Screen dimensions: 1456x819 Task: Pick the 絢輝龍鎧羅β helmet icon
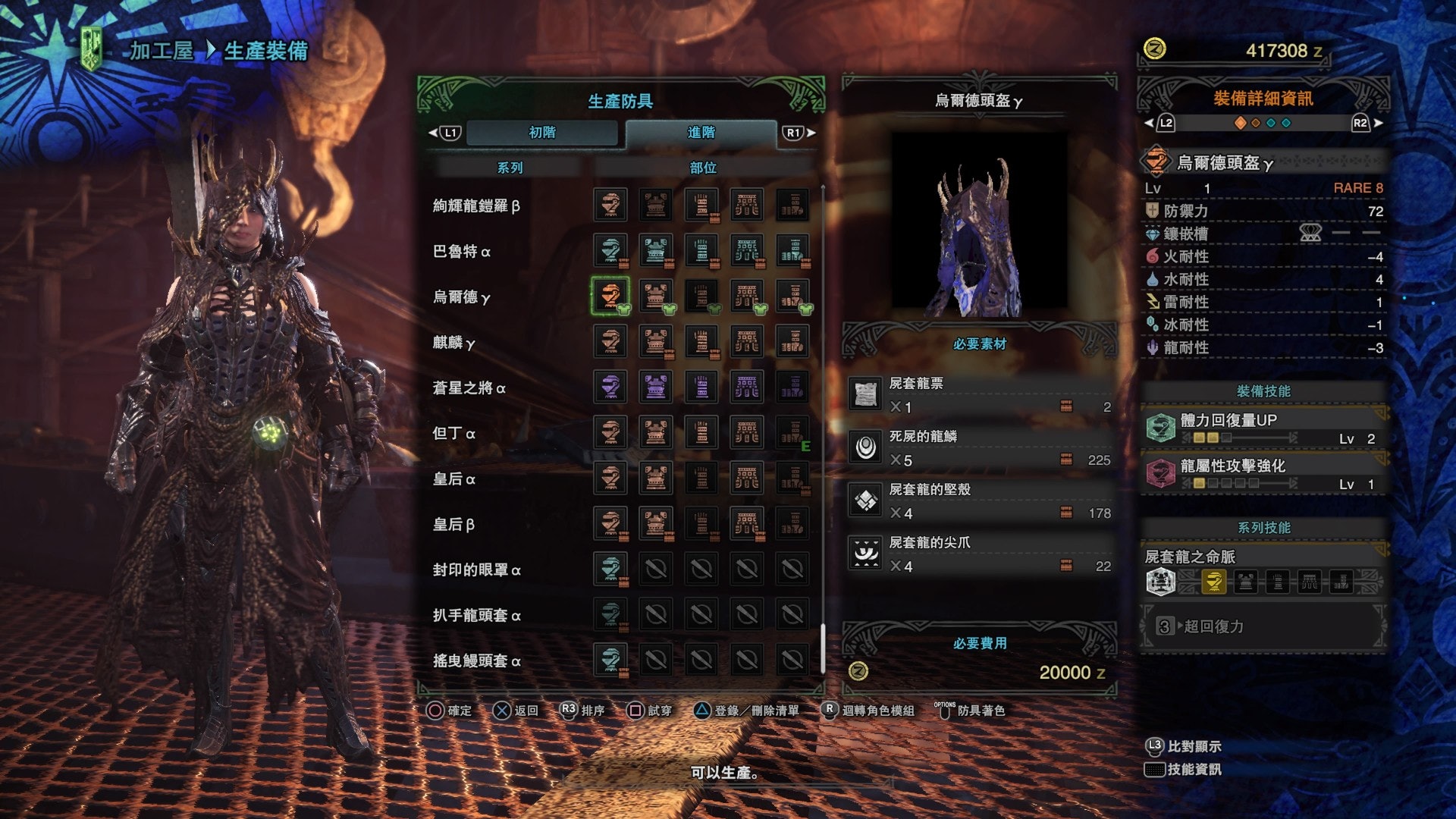tap(610, 205)
